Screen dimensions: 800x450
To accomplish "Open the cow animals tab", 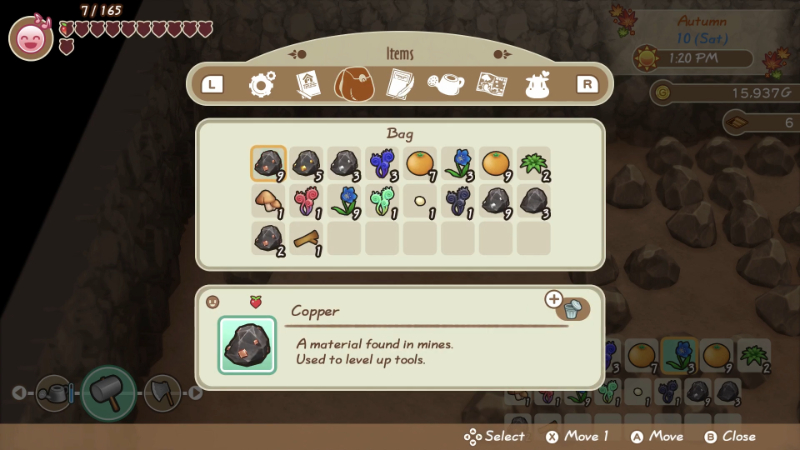I will [538, 85].
